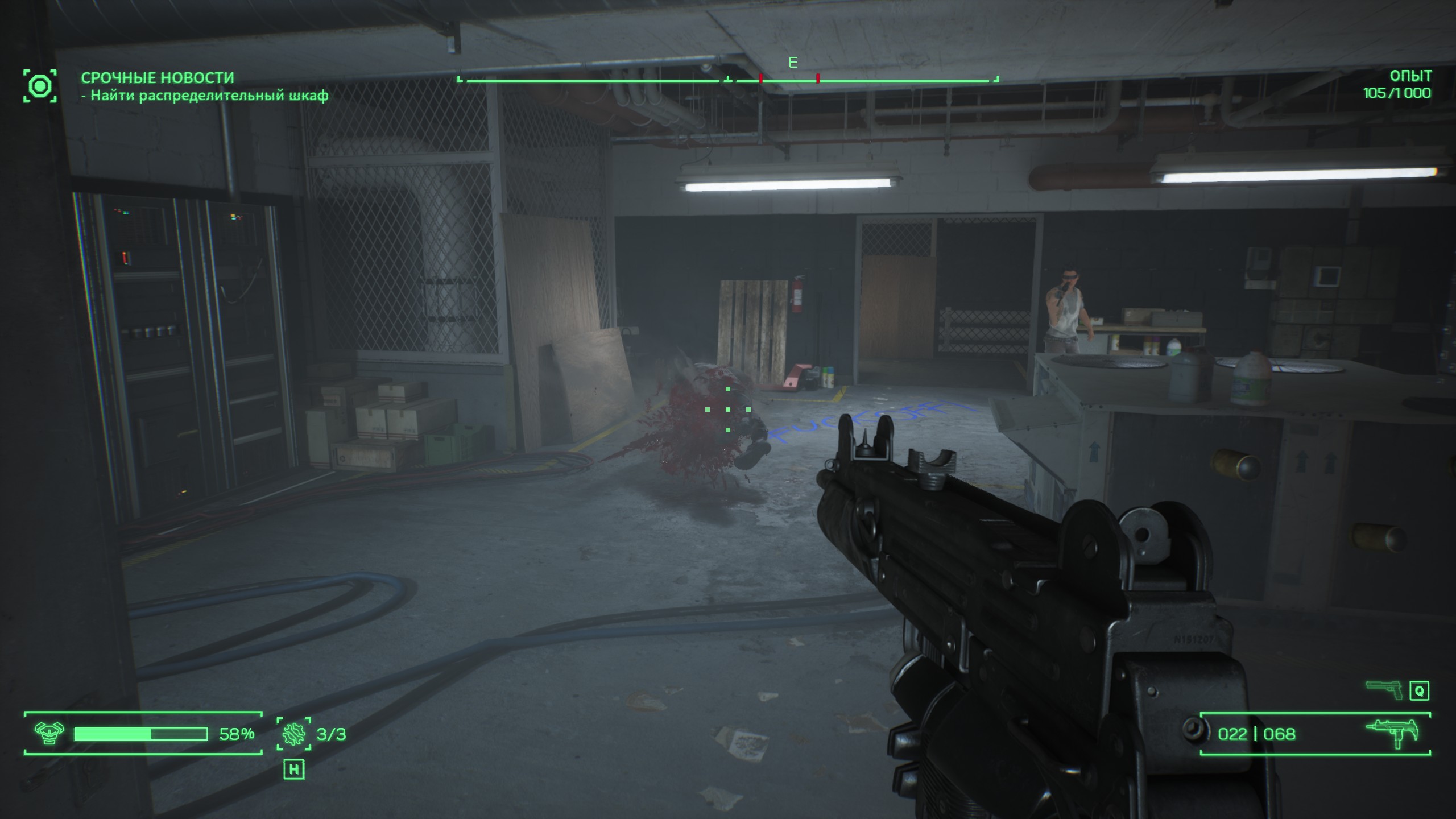Click the compass bar heading strip

point(727,81)
